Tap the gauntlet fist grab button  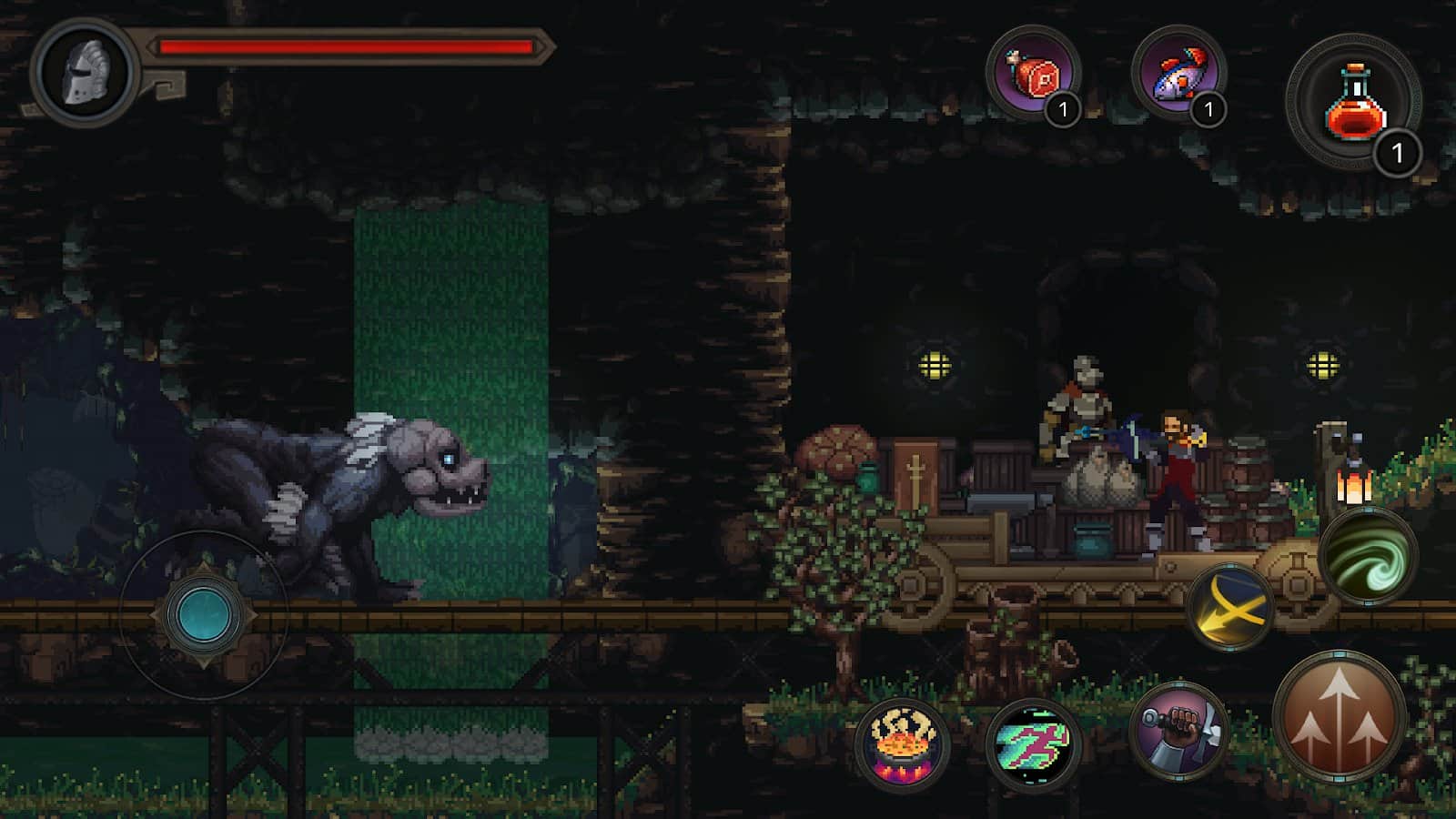click(x=1178, y=731)
